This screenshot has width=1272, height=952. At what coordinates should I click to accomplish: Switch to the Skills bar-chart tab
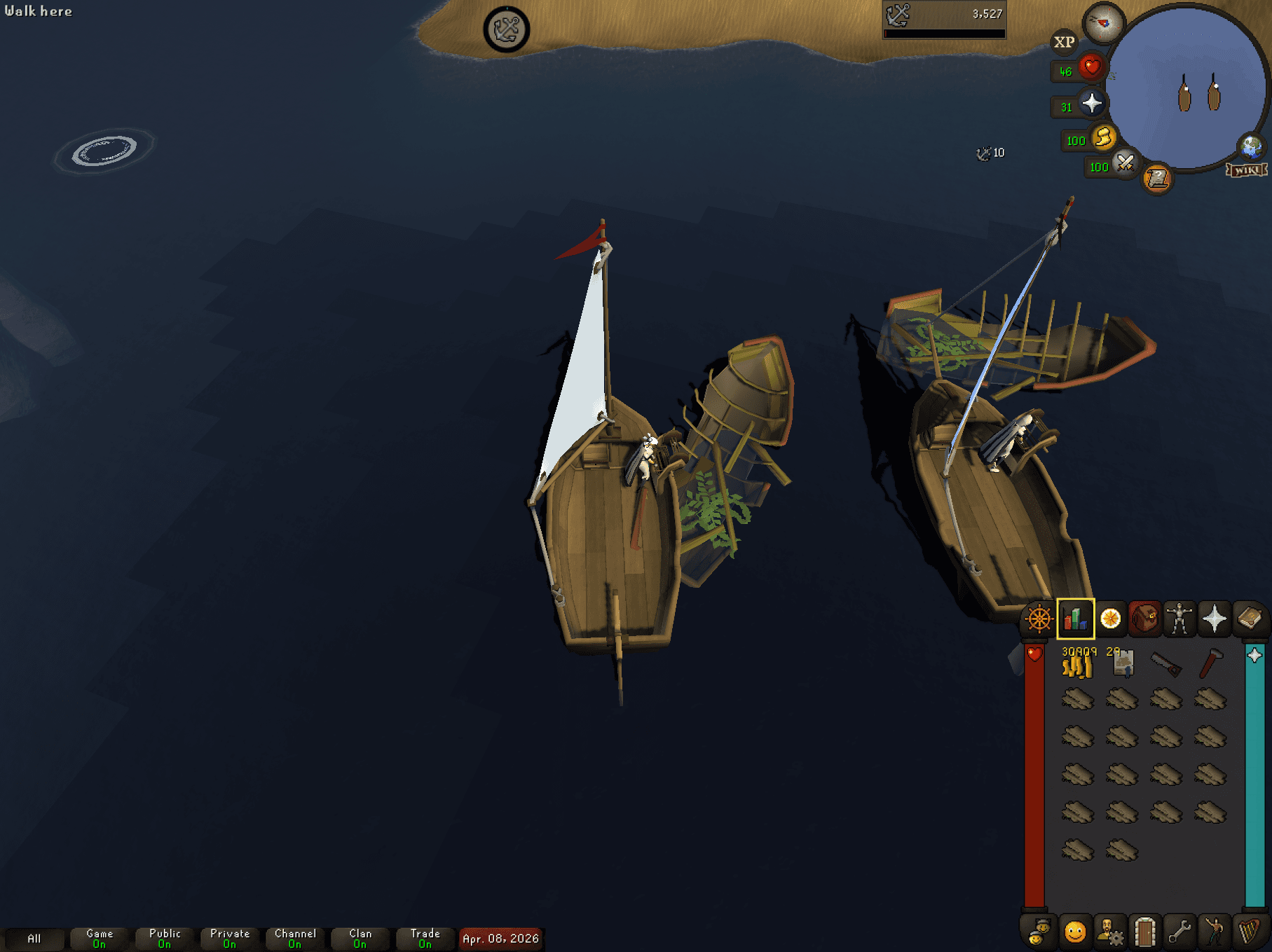tap(1075, 619)
